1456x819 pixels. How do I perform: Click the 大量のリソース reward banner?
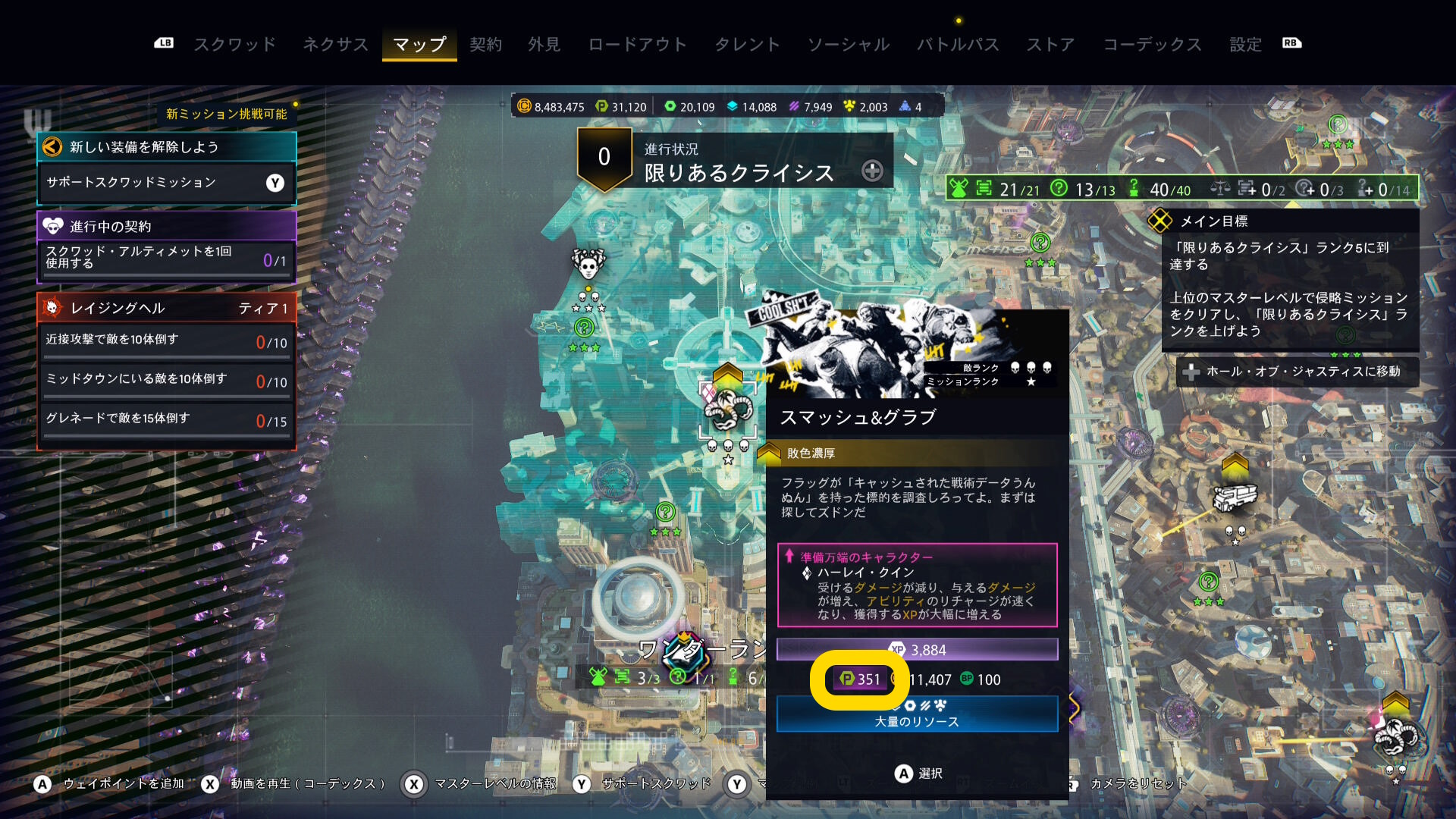pyautogui.click(x=917, y=714)
